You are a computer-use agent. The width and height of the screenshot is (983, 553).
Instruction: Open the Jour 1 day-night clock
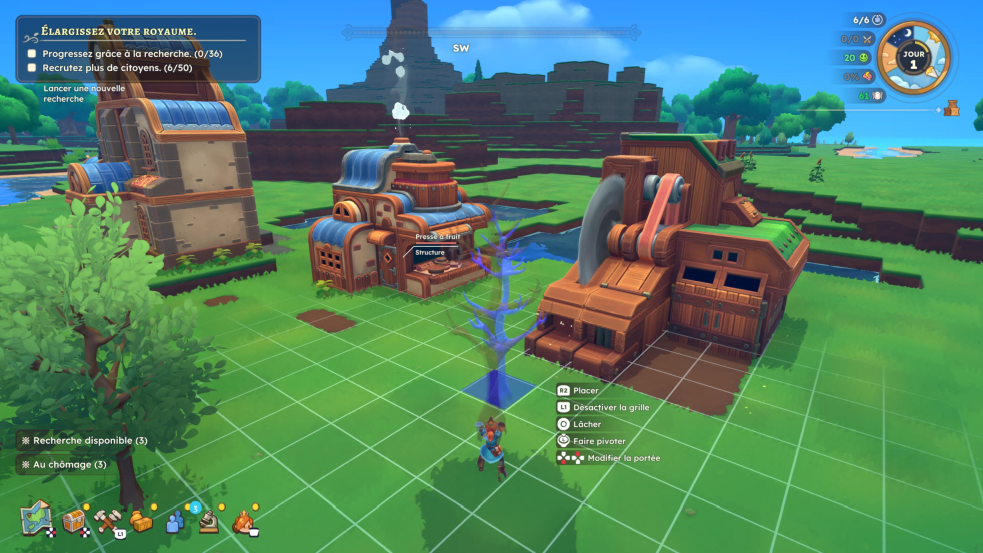click(913, 58)
